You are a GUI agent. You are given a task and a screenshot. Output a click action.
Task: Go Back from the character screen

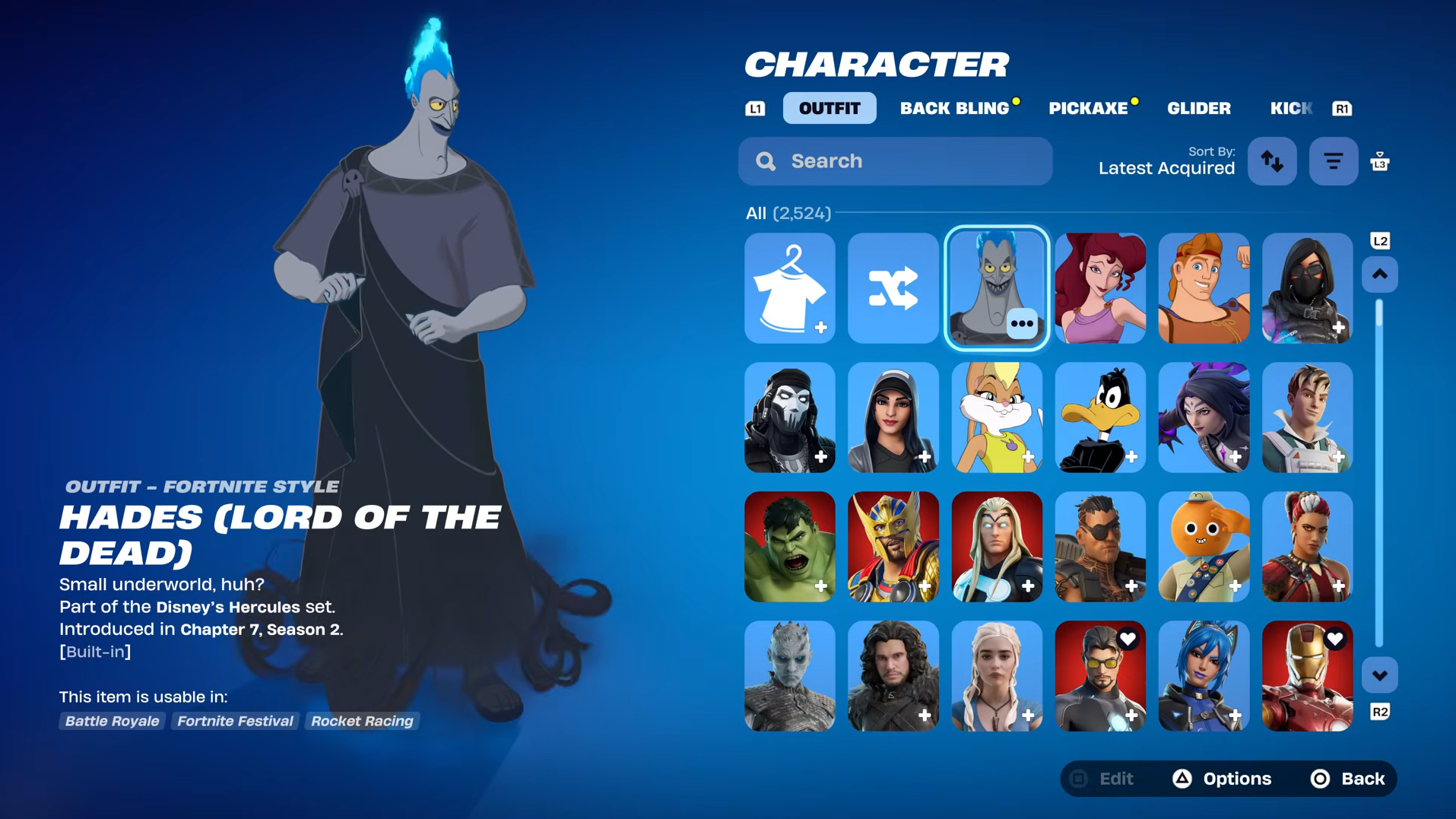pyautogui.click(x=1348, y=779)
